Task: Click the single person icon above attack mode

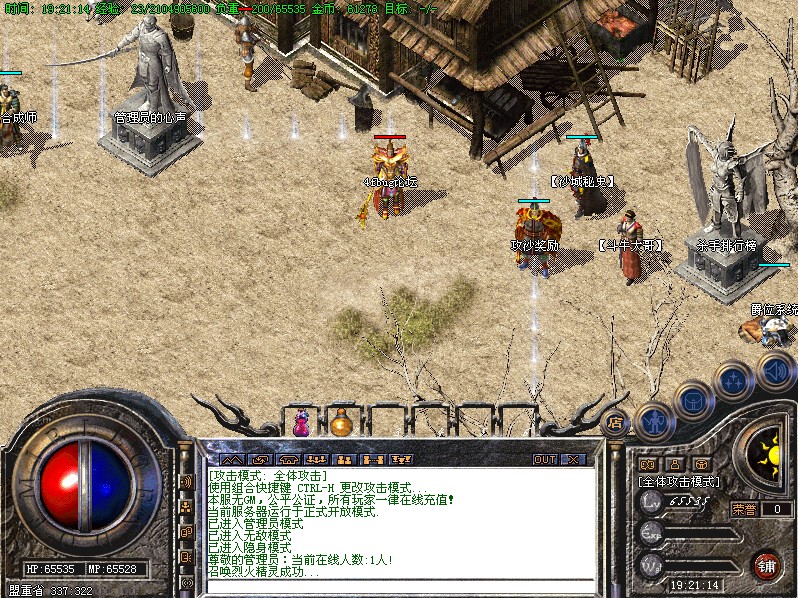Action: point(675,464)
